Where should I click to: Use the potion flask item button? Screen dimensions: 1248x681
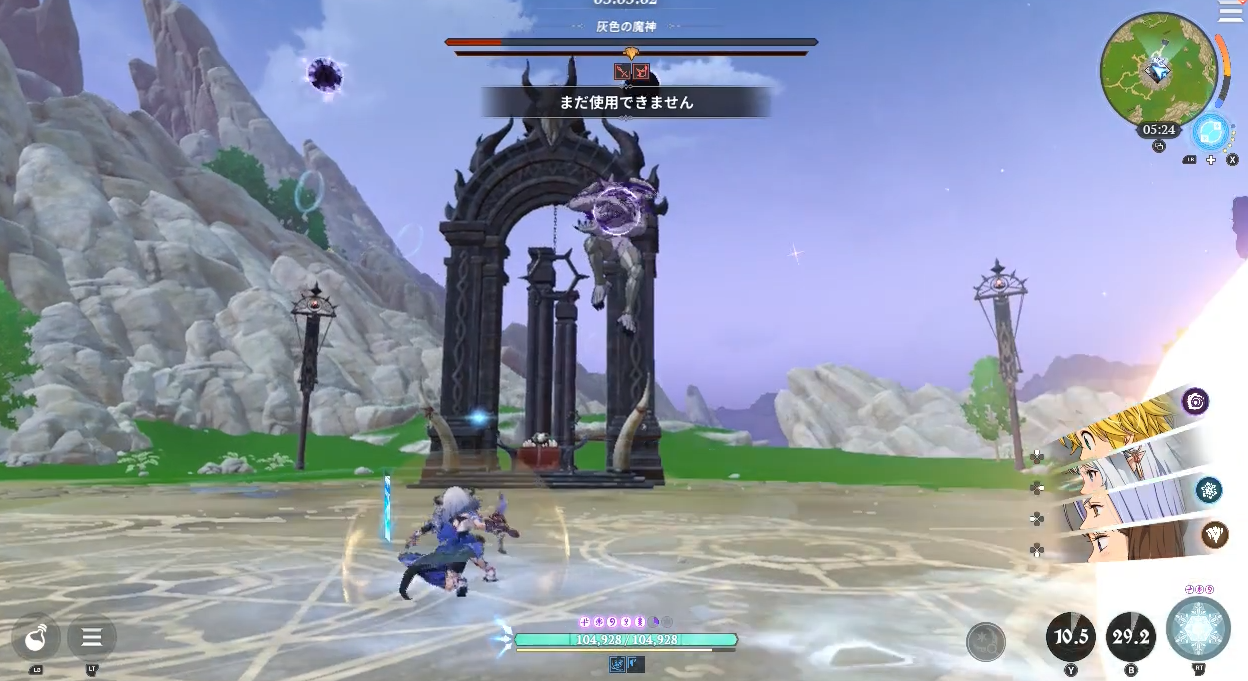pos(36,637)
